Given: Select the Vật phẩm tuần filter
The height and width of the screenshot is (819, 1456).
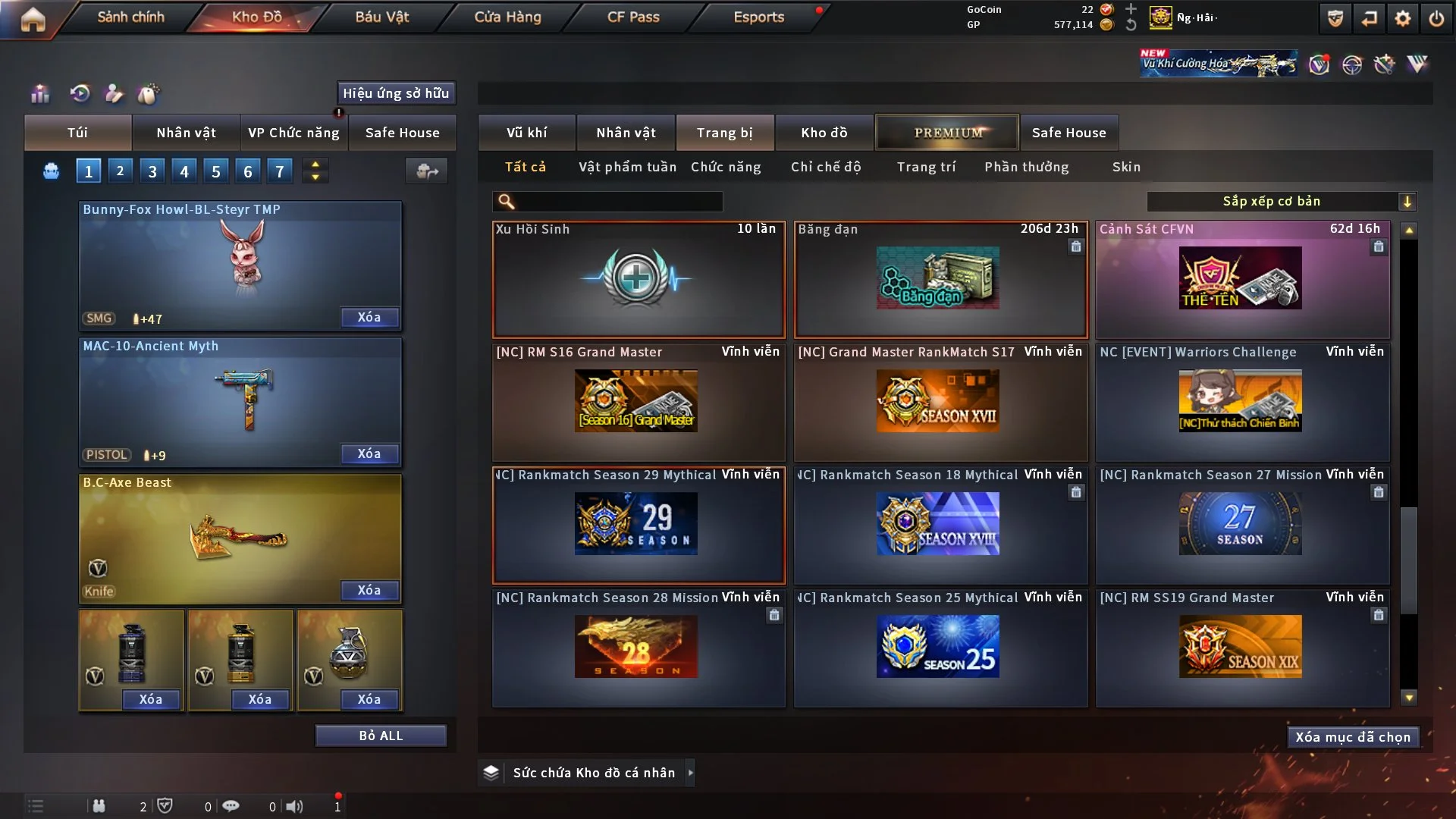Looking at the screenshot, I should pos(627,167).
